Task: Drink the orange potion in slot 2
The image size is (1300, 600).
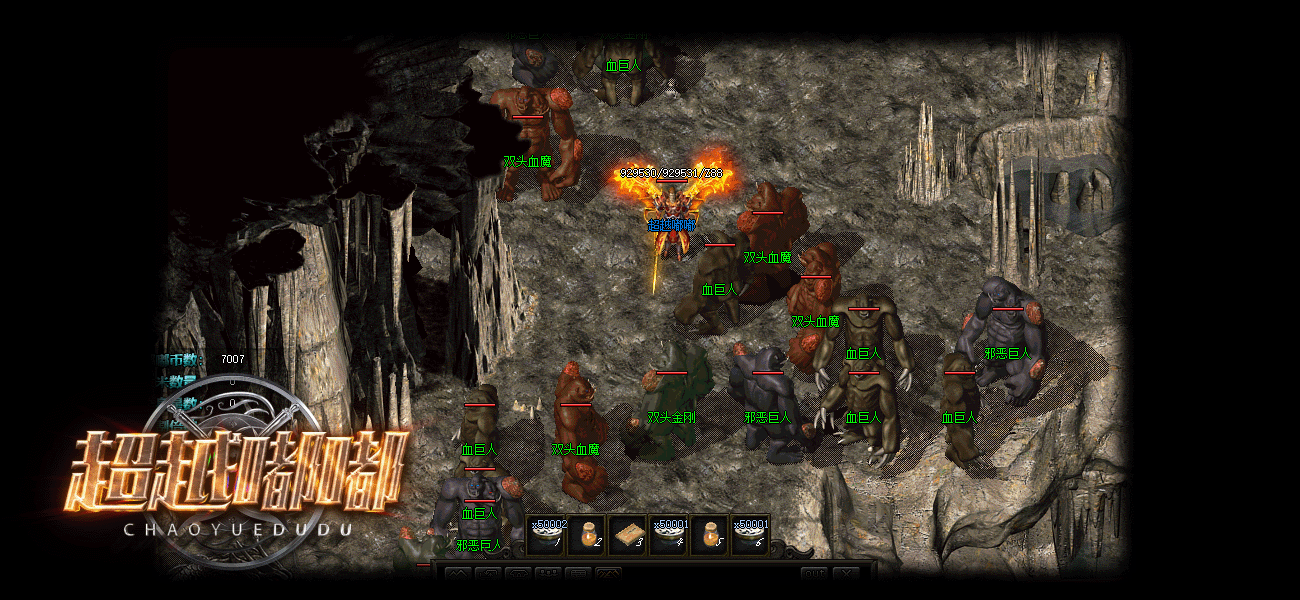Action: click(x=588, y=535)
